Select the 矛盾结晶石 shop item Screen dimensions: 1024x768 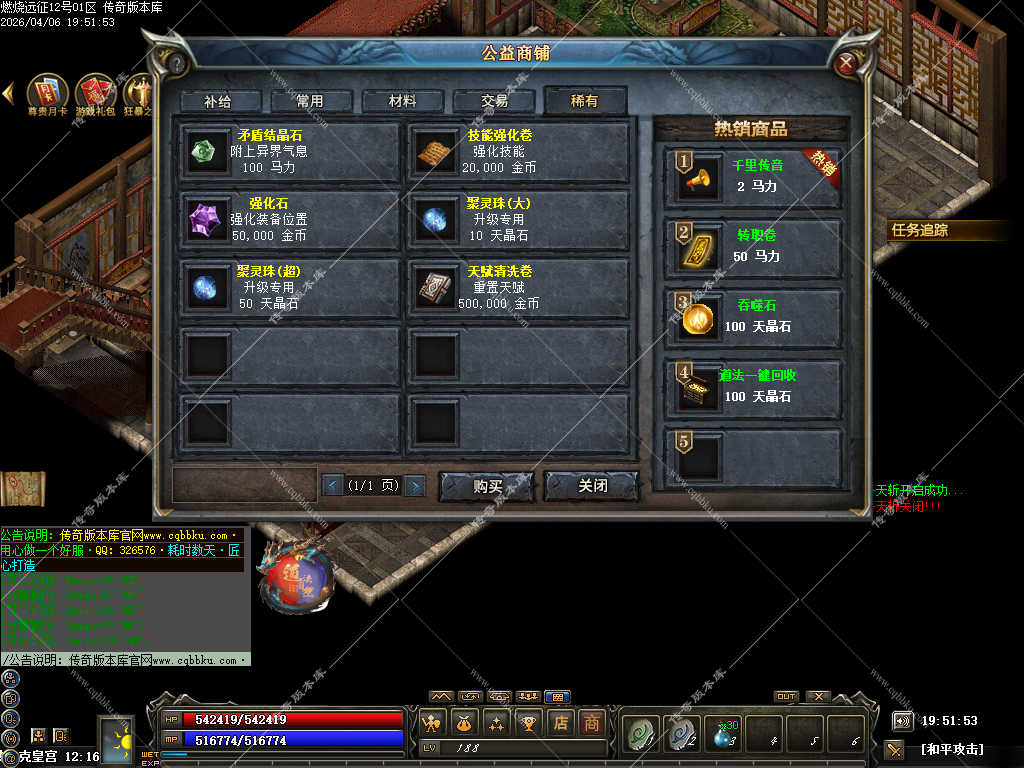point(291,152)
